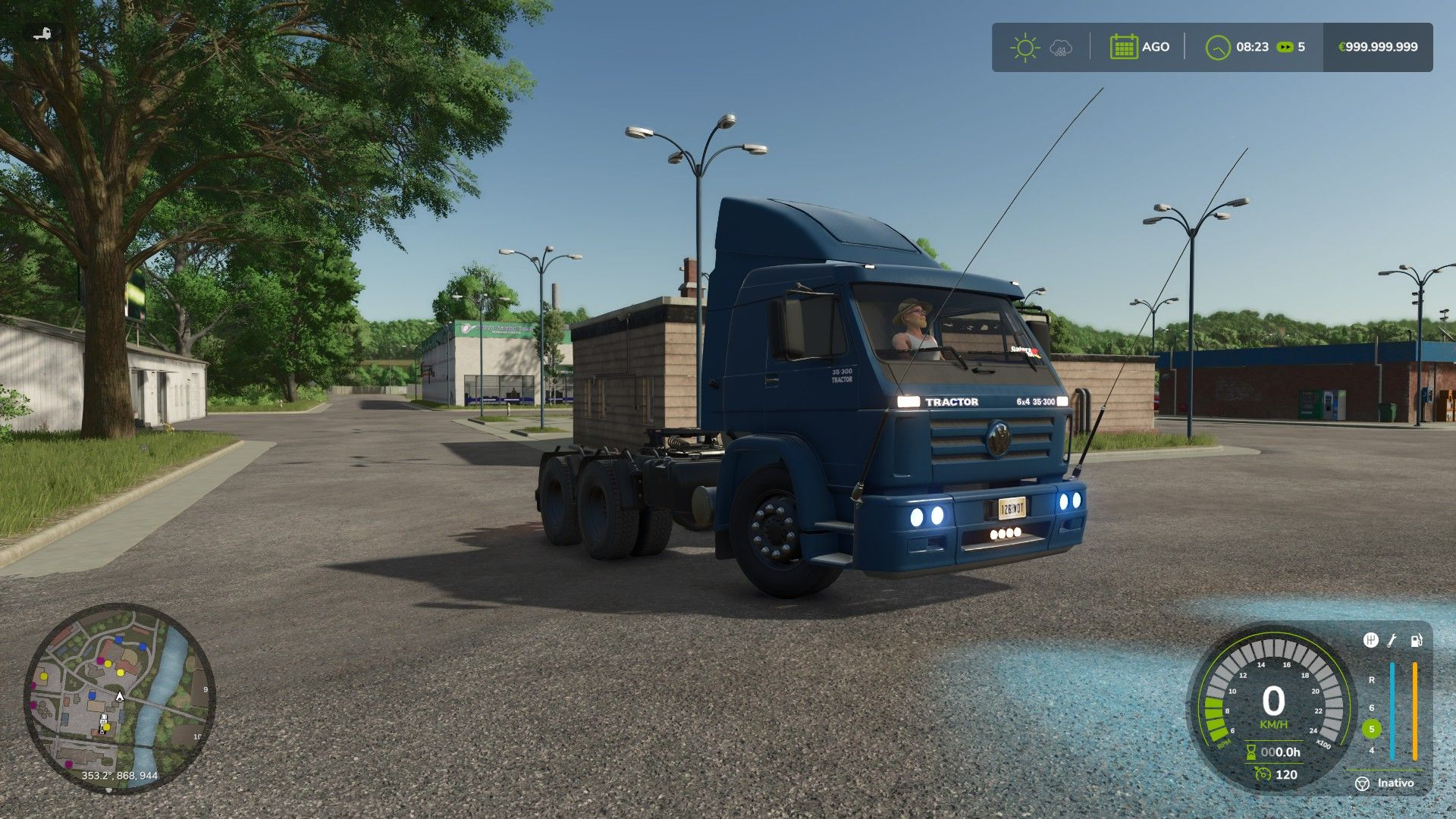Select the calendar icon beside AGO

(1123, 47)
